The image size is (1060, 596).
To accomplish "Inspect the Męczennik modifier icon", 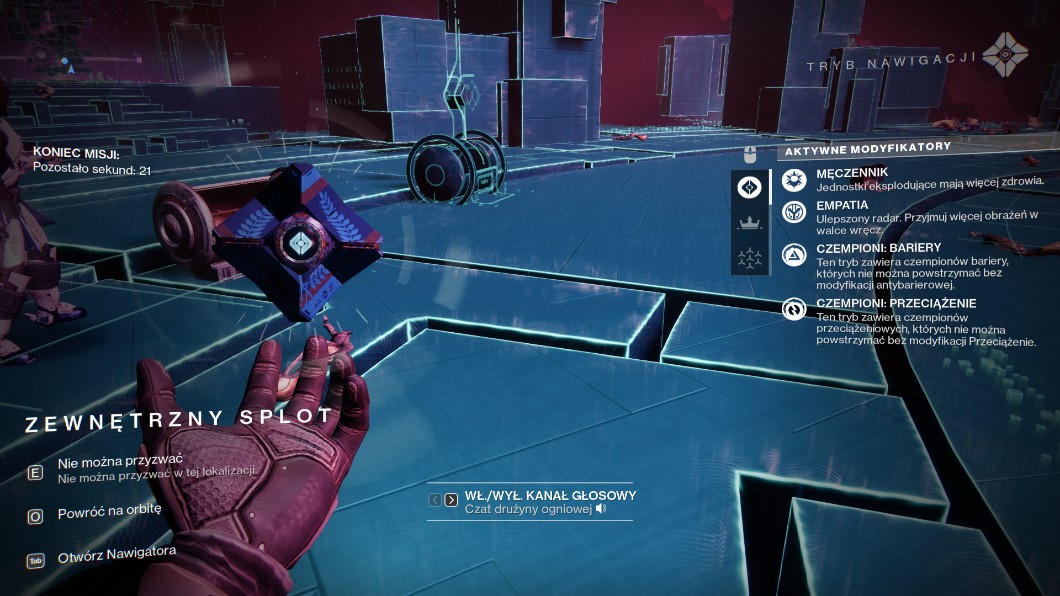I will (794, 180).
